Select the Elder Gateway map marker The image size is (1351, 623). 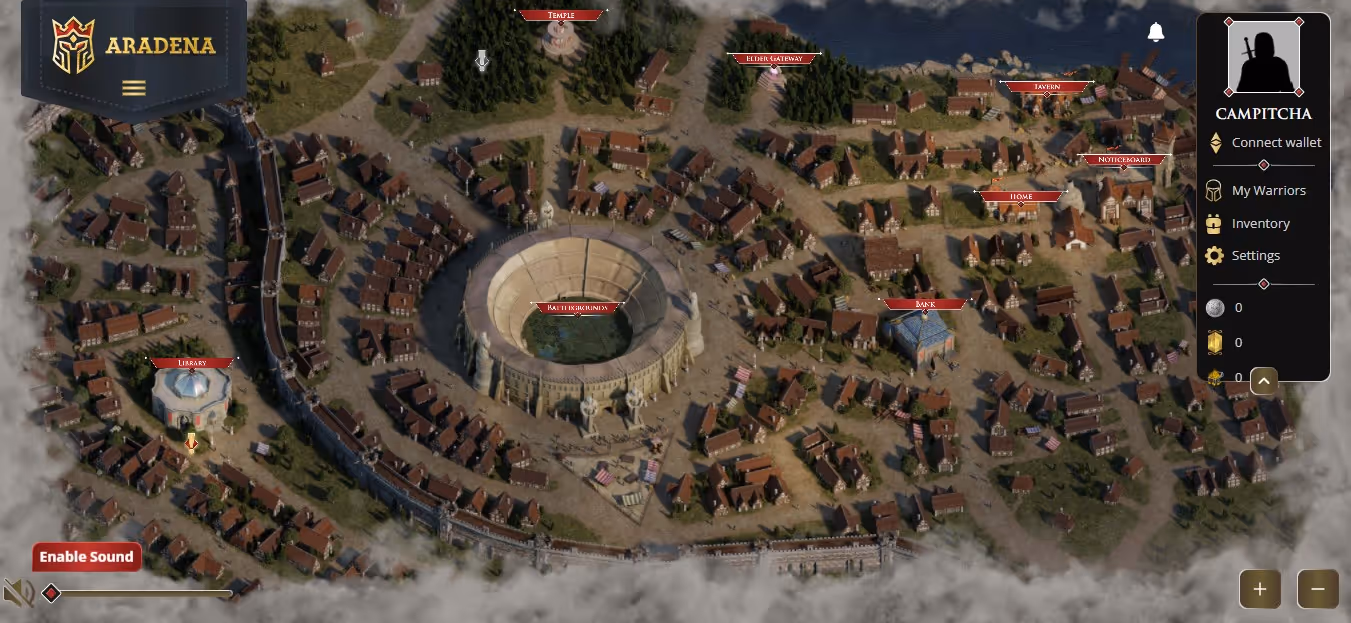(x=773, y=59)
